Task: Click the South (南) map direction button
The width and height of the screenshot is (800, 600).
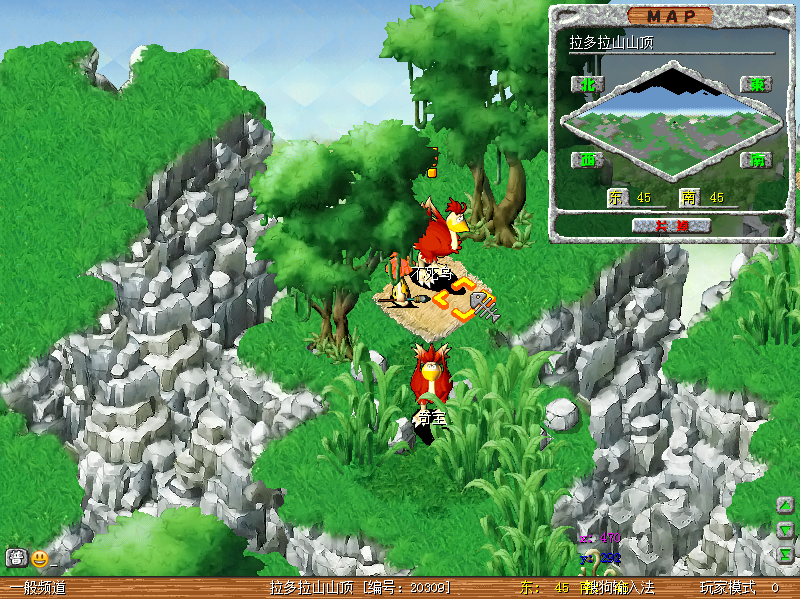Action: coord(756,160)
